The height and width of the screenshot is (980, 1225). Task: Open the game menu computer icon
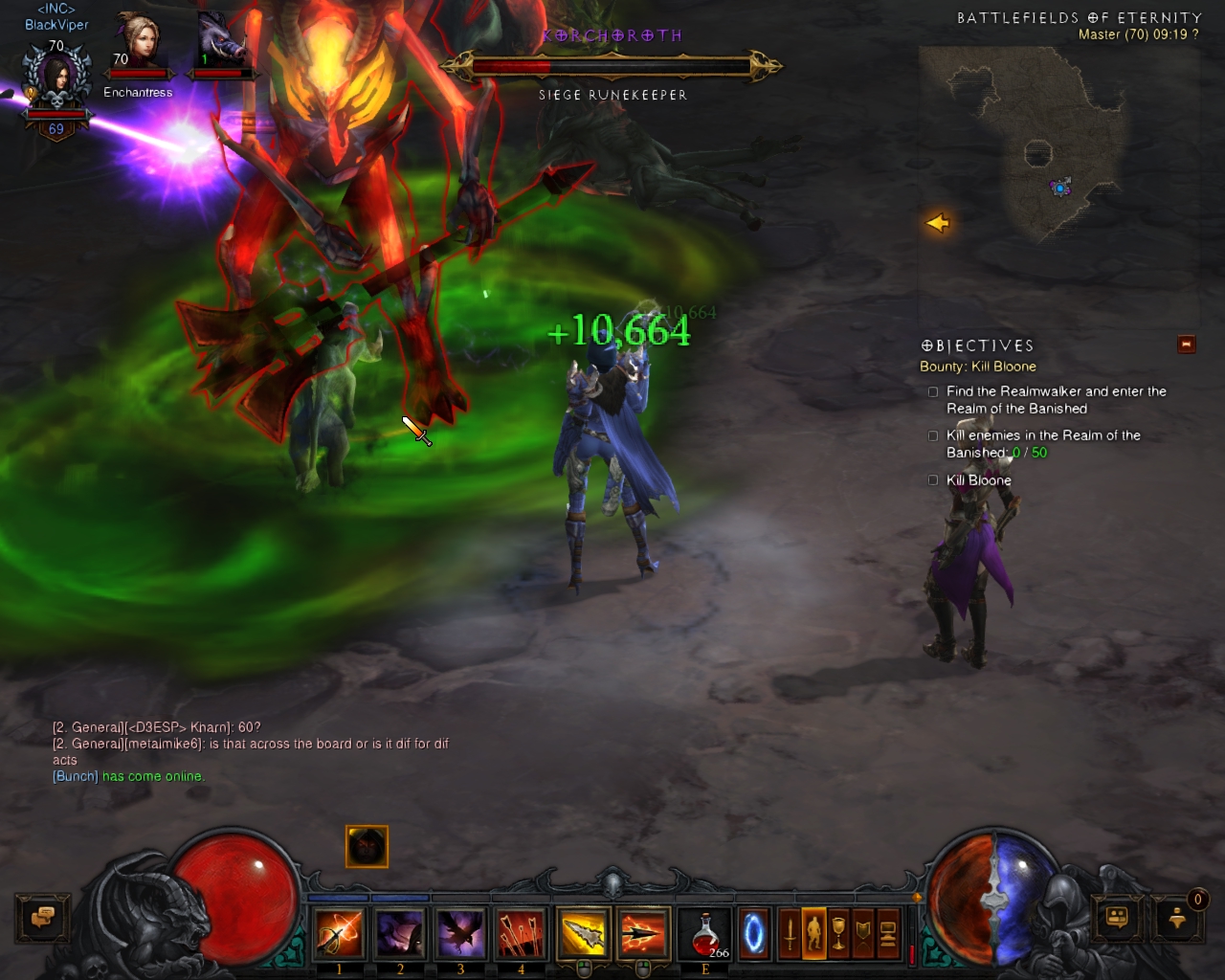tap(888, 933)
